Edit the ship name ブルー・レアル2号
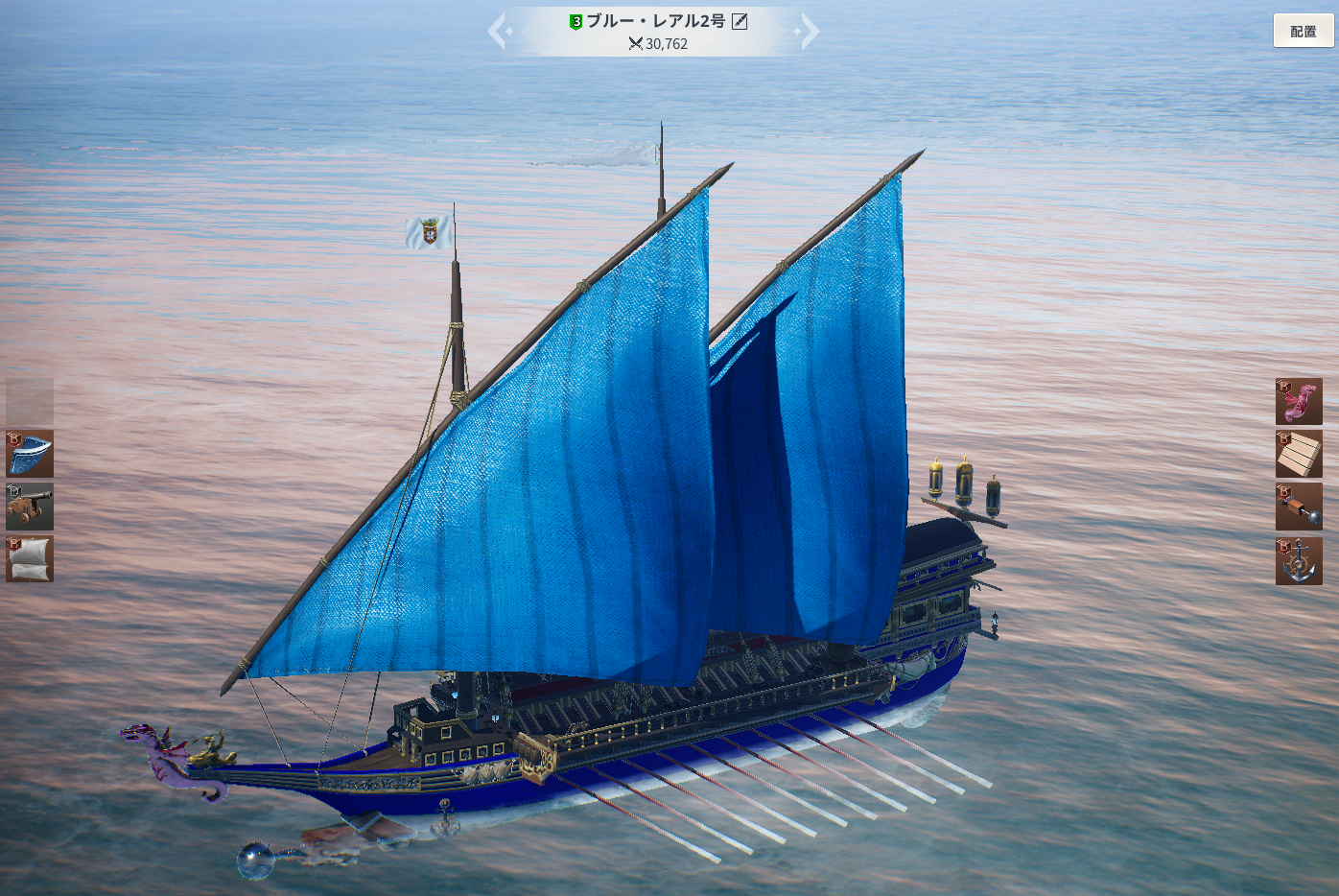This screenshot has width=1339, height=896. 740,21
